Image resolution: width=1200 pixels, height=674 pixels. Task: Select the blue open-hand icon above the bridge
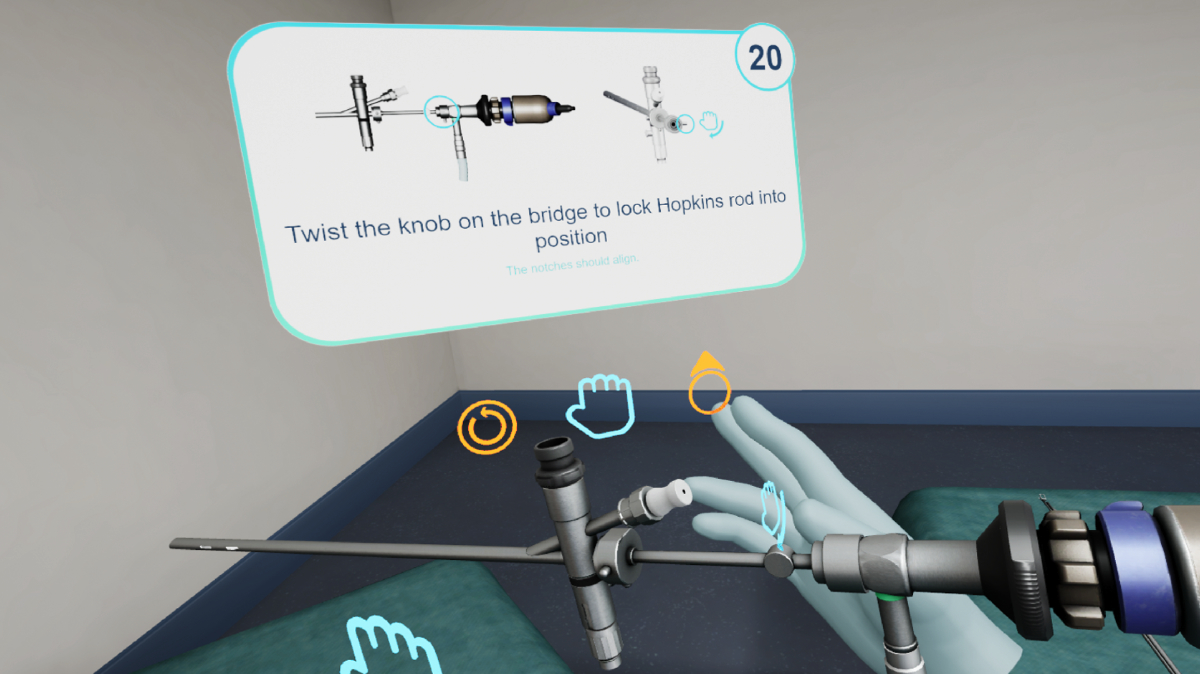[x=601, y=404]
